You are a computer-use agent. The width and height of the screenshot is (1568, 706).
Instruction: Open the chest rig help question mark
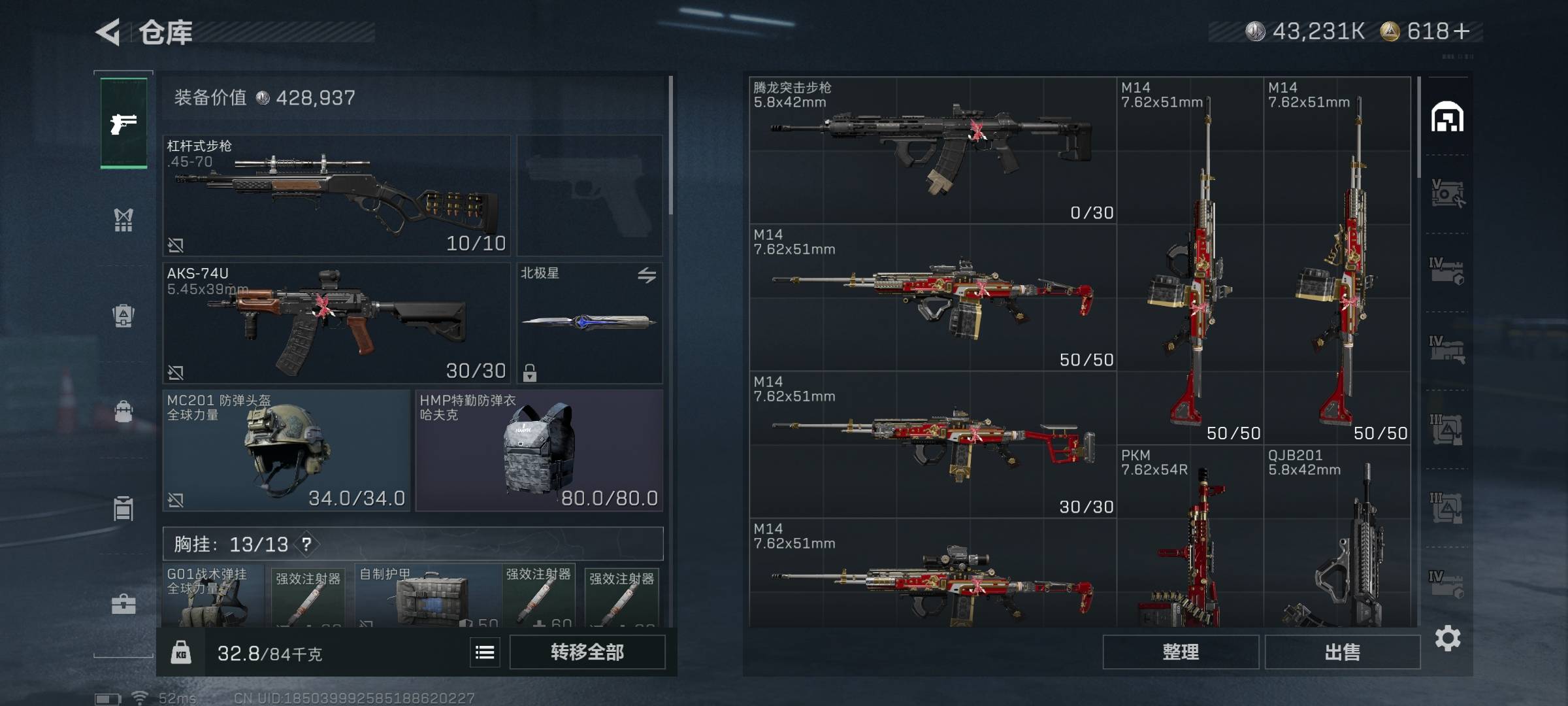pos(306,544)
